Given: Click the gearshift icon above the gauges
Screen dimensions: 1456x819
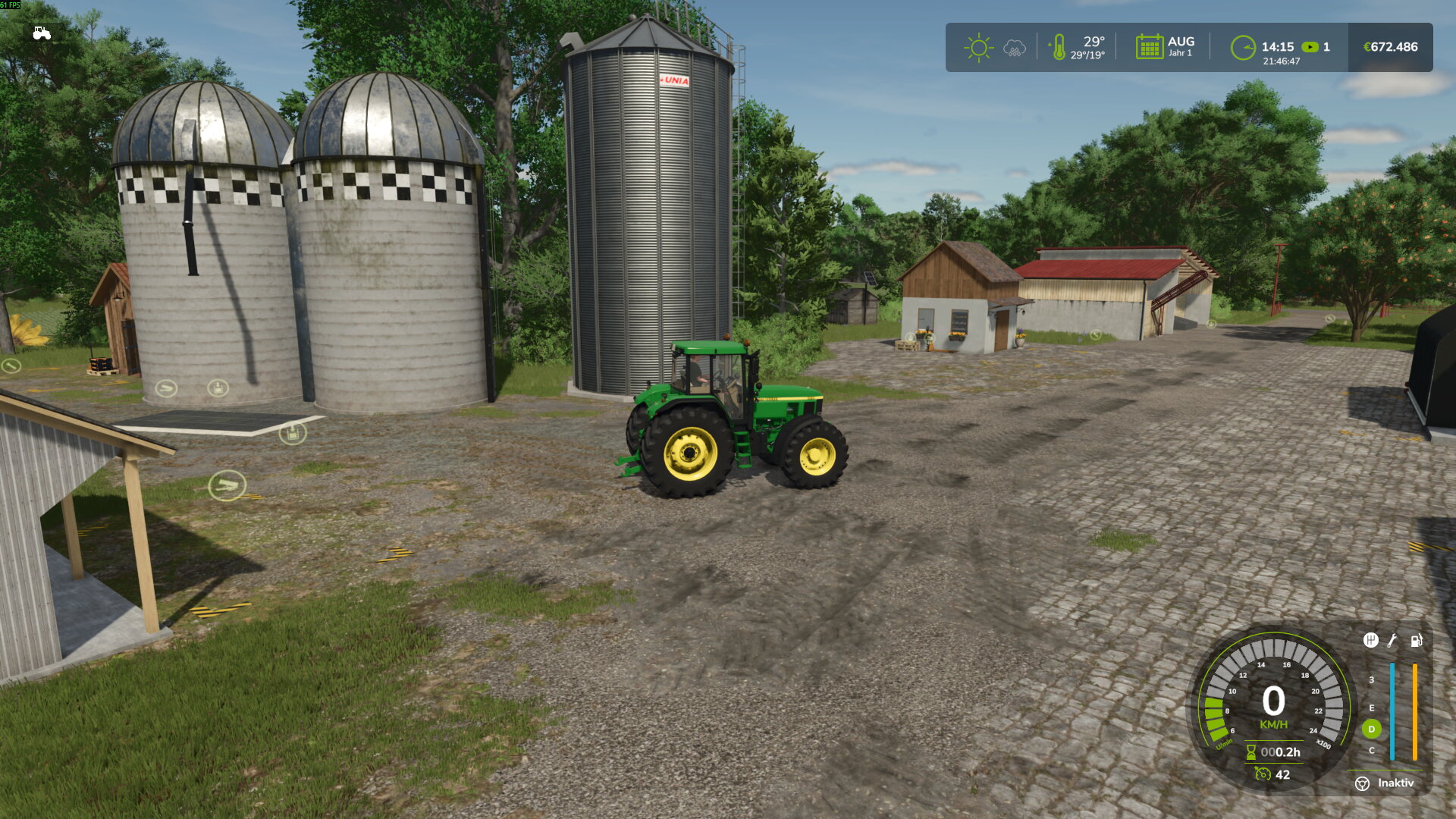Looking at the screenshot, I should coord(1370,640).
